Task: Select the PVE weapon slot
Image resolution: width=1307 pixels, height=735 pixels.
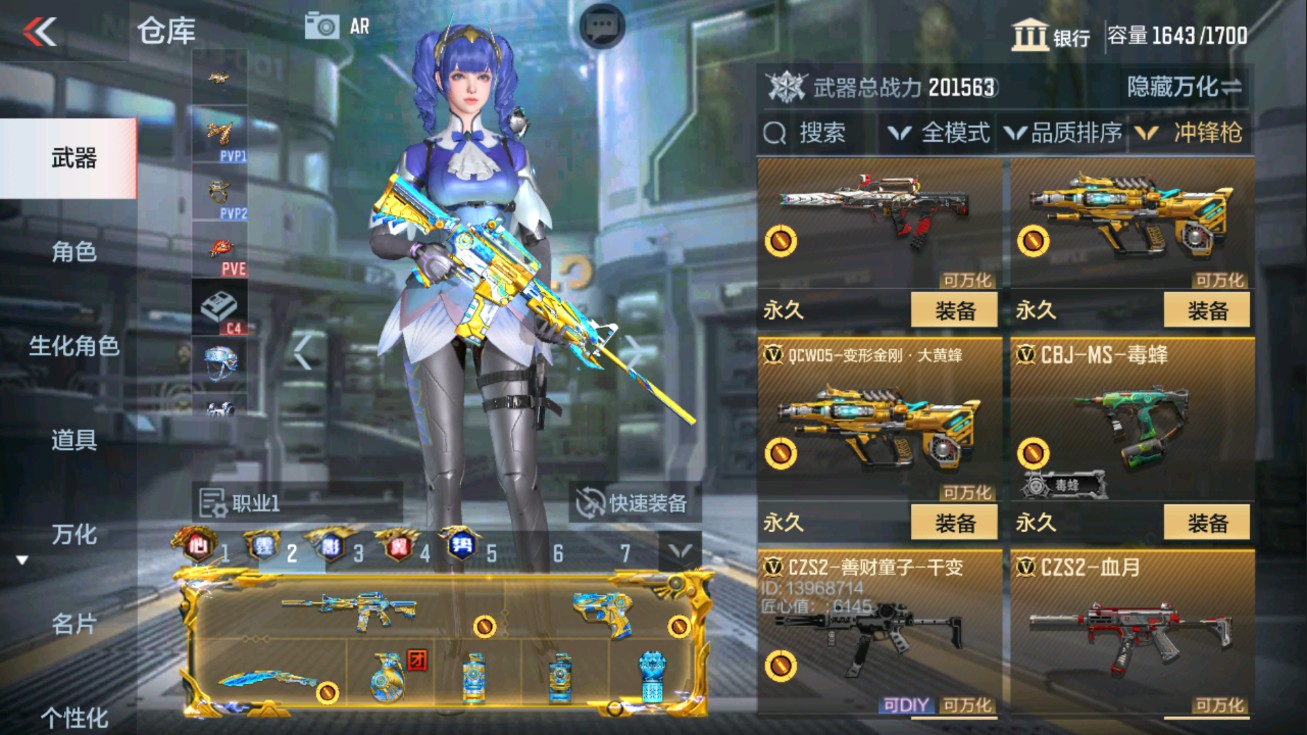Action: point(220,243)
